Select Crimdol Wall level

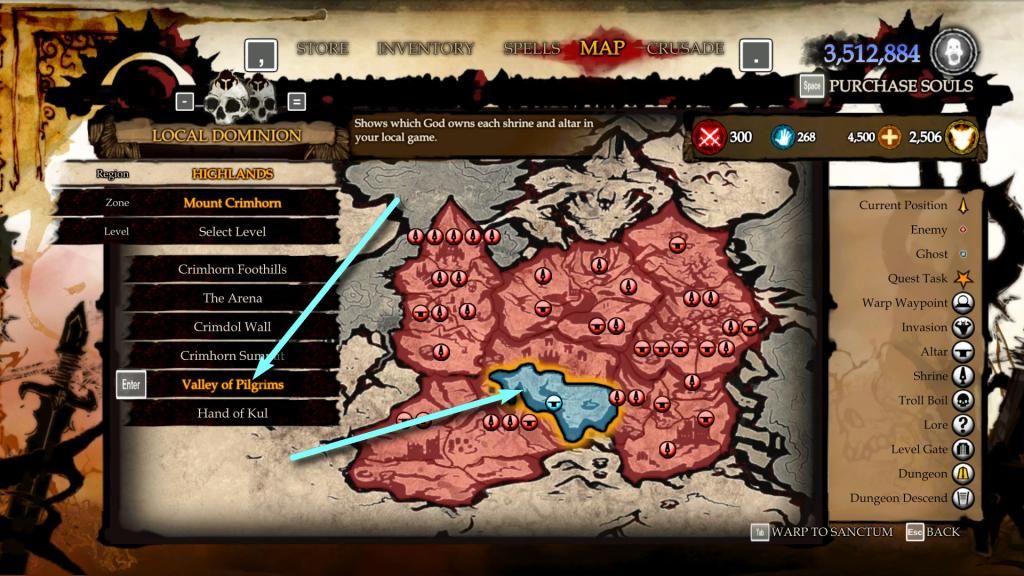coord(232,327)
